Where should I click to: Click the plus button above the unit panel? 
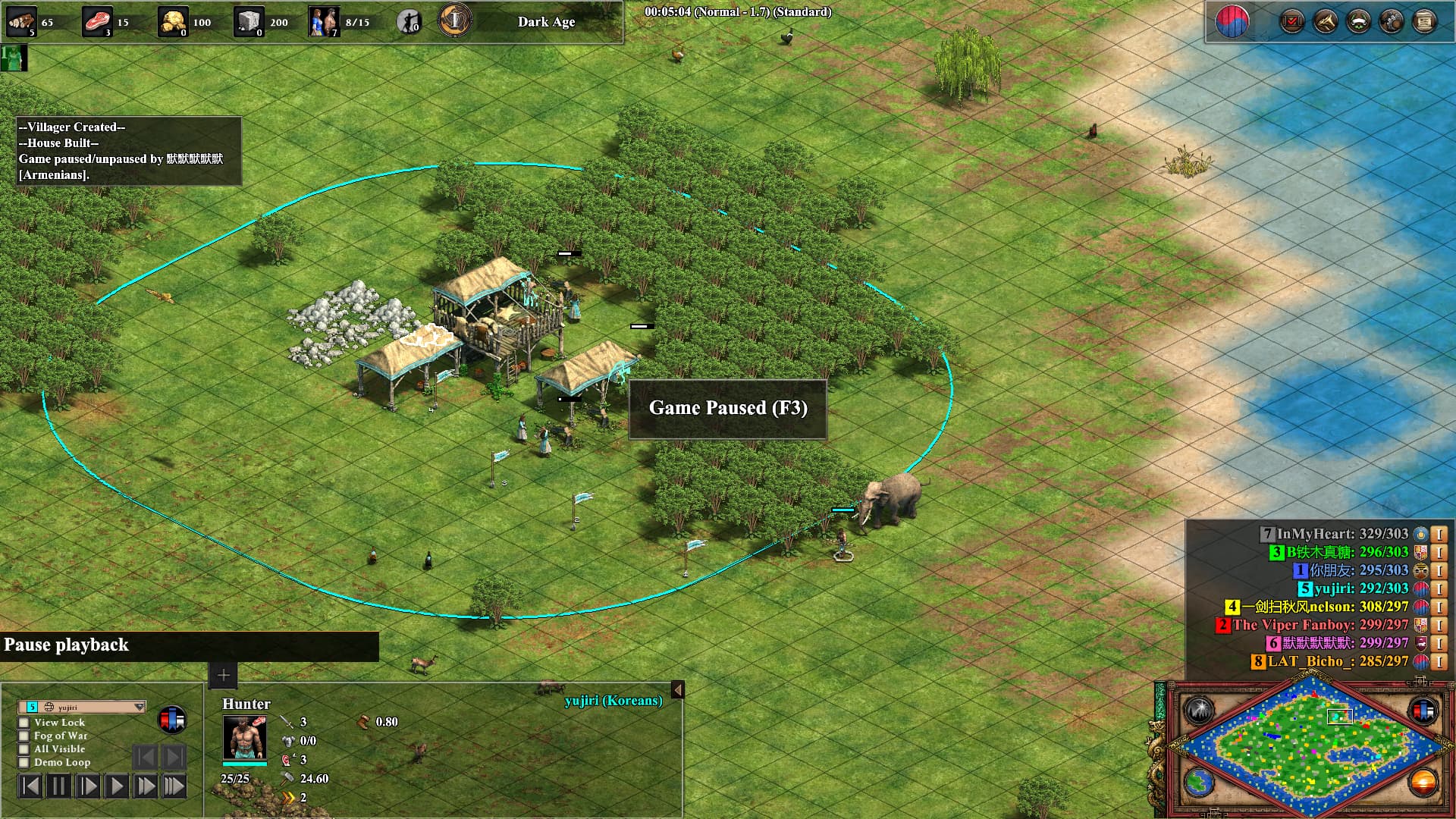click(223, 675)
